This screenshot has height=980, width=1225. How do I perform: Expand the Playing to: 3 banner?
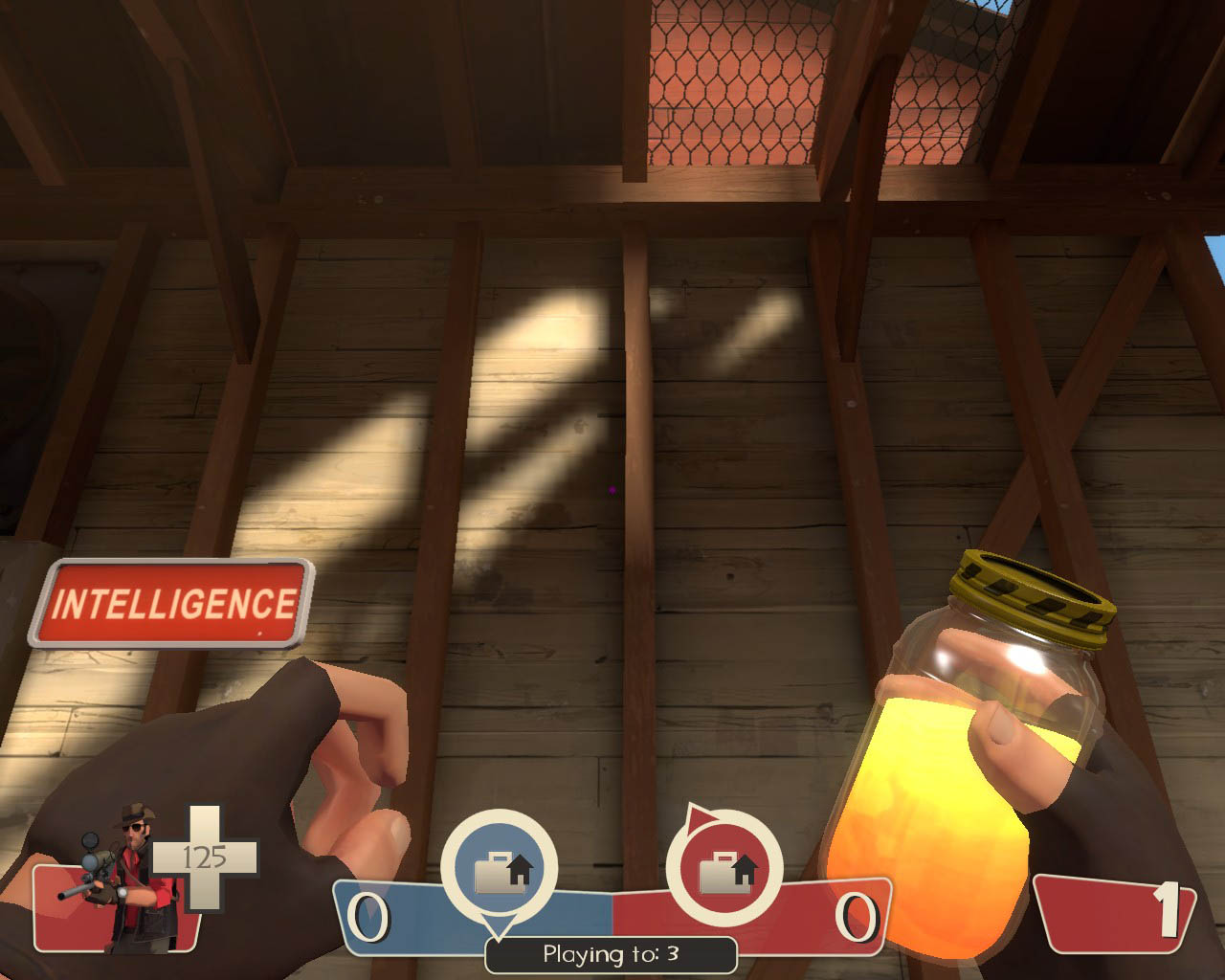click(610, 954)
